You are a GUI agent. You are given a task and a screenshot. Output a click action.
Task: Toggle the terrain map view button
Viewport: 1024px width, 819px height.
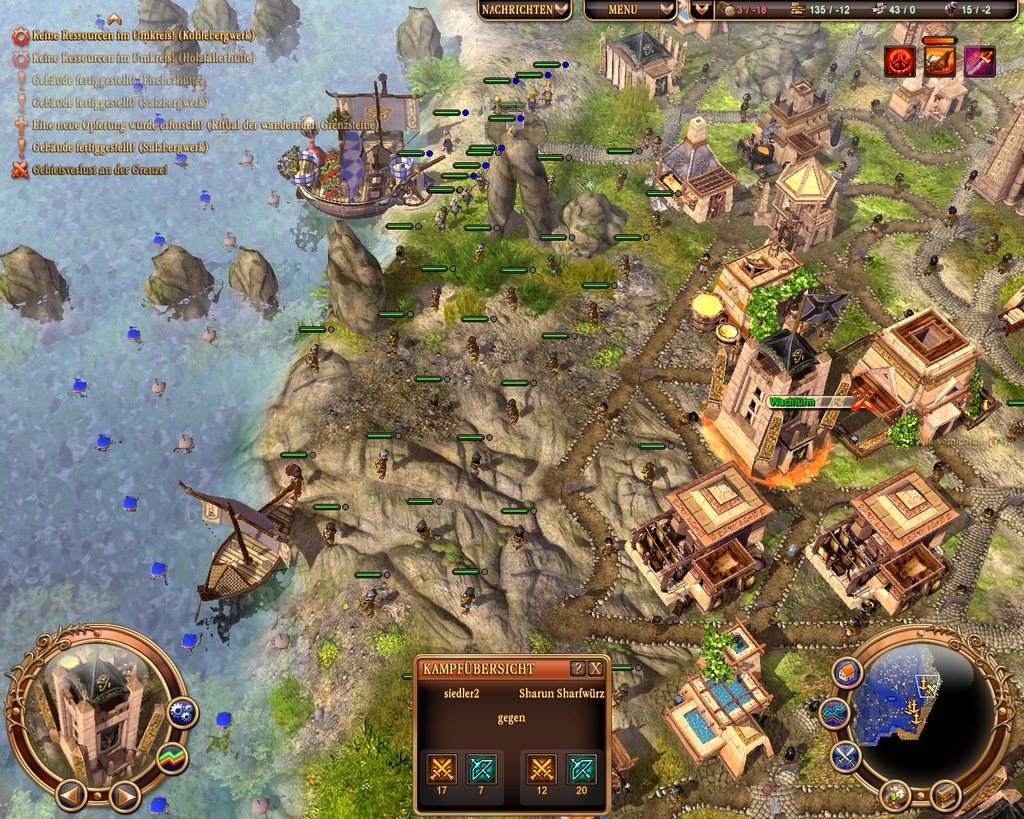coord(834,713)
